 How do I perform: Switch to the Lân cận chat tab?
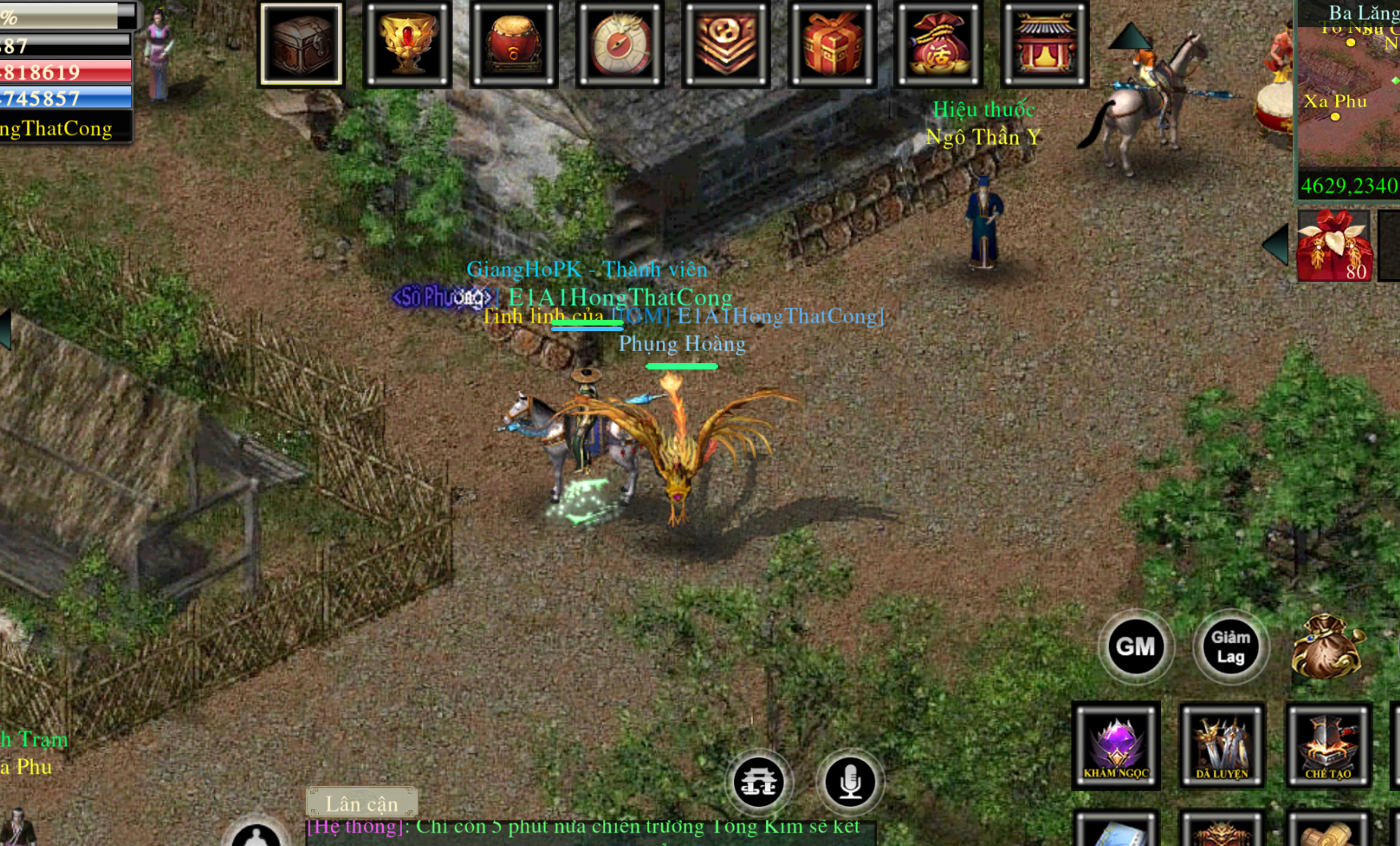(x=361, y=803)
